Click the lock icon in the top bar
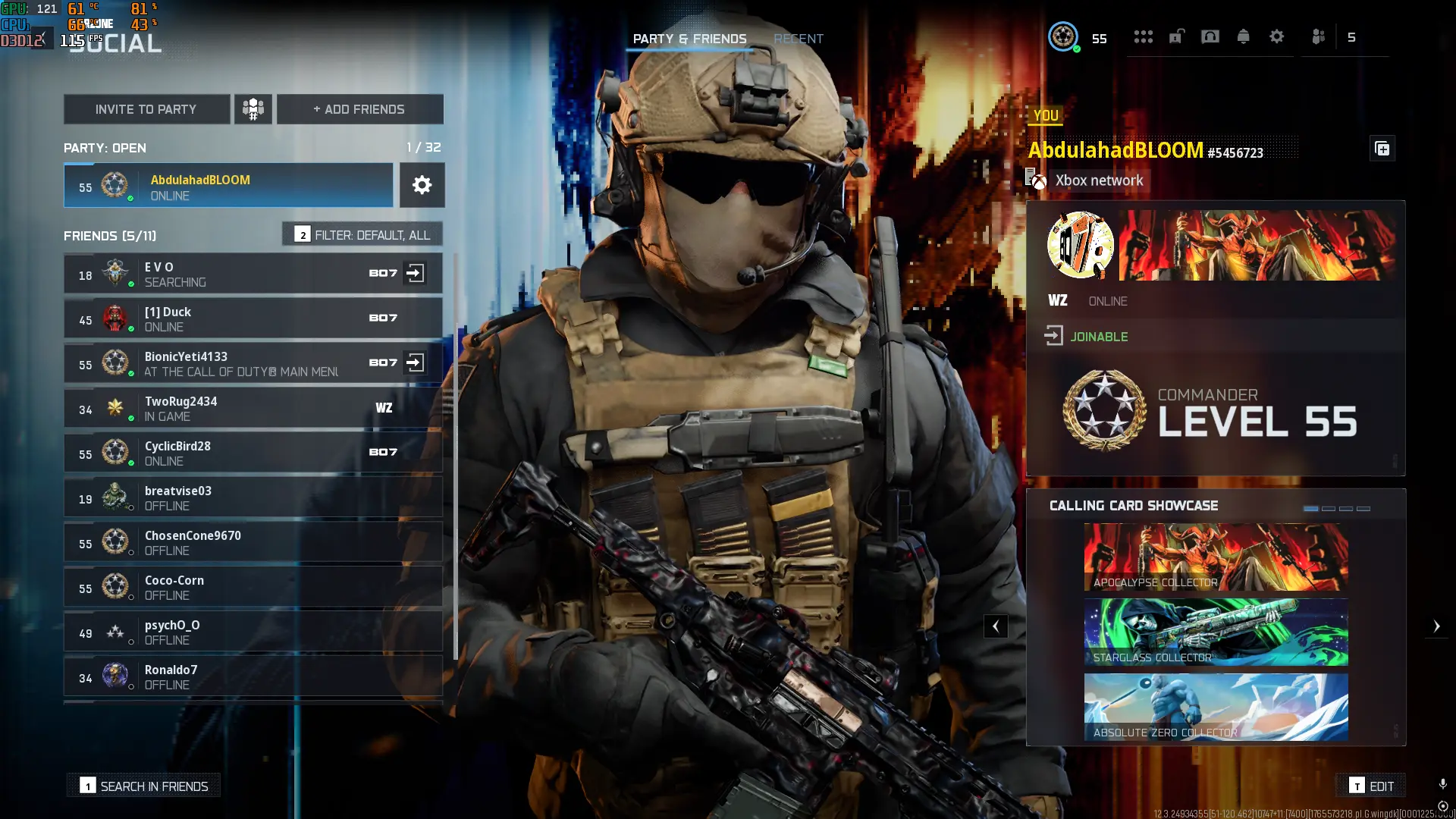 1177,36
